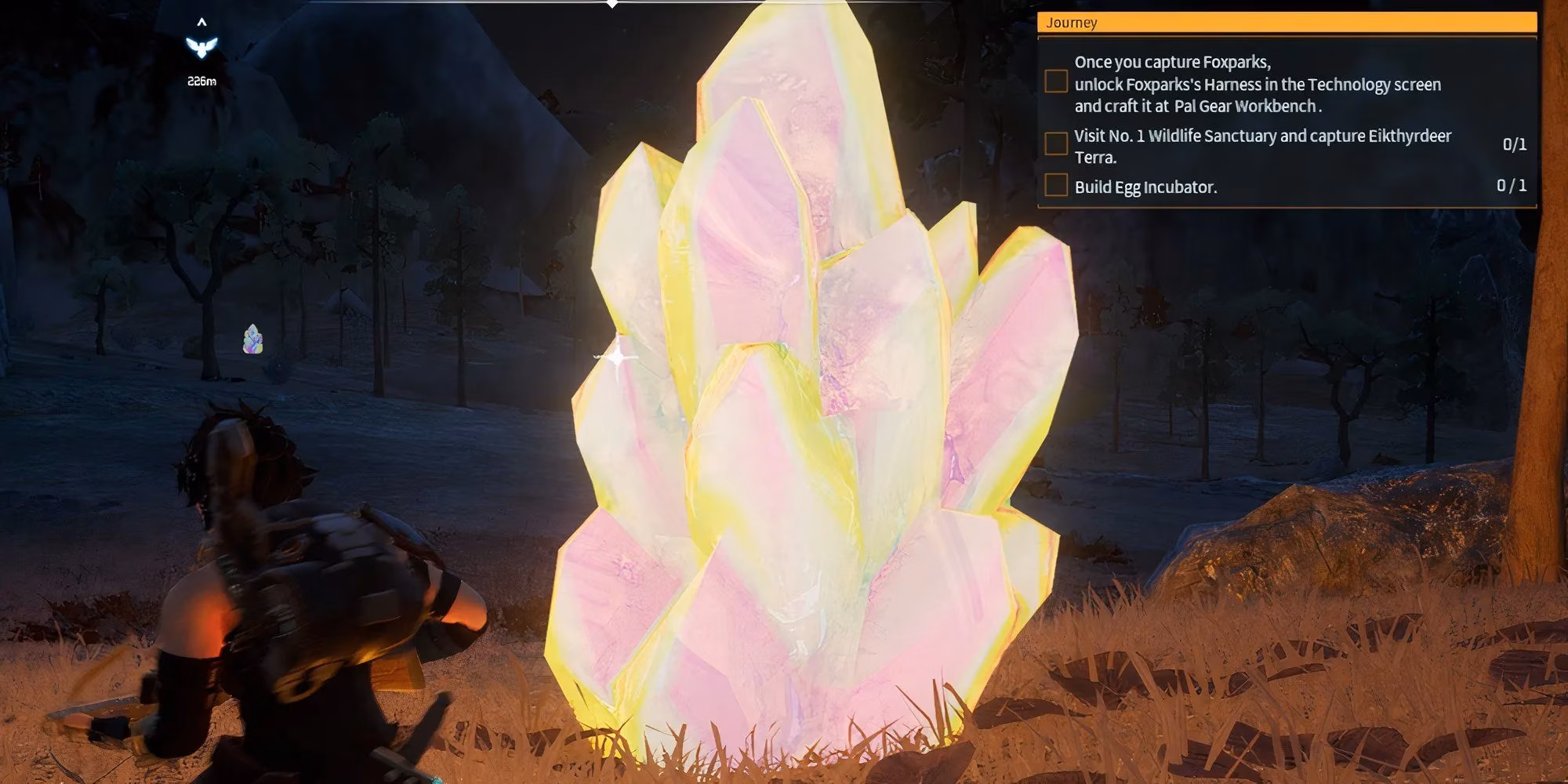Click the north caret above the waypoint icon
This screenshot has height=784, width=1568.
tap(202, 21)
